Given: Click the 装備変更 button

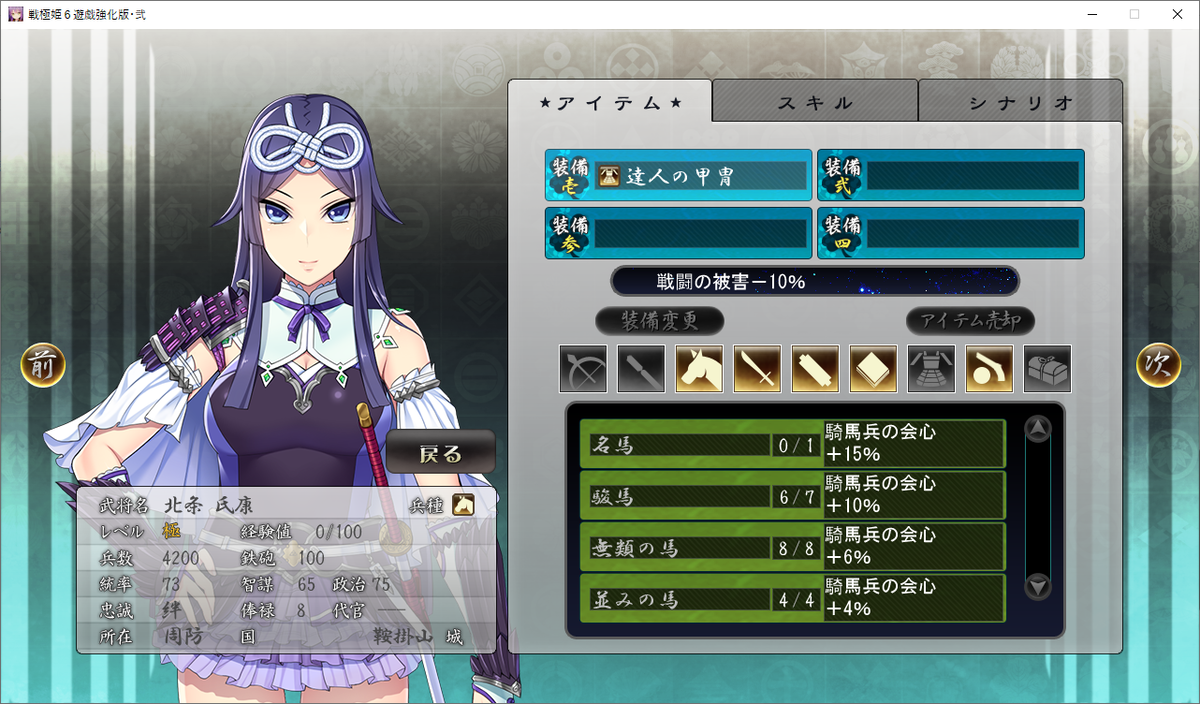Looking at the screenshot, I should [x=660, y=321].
